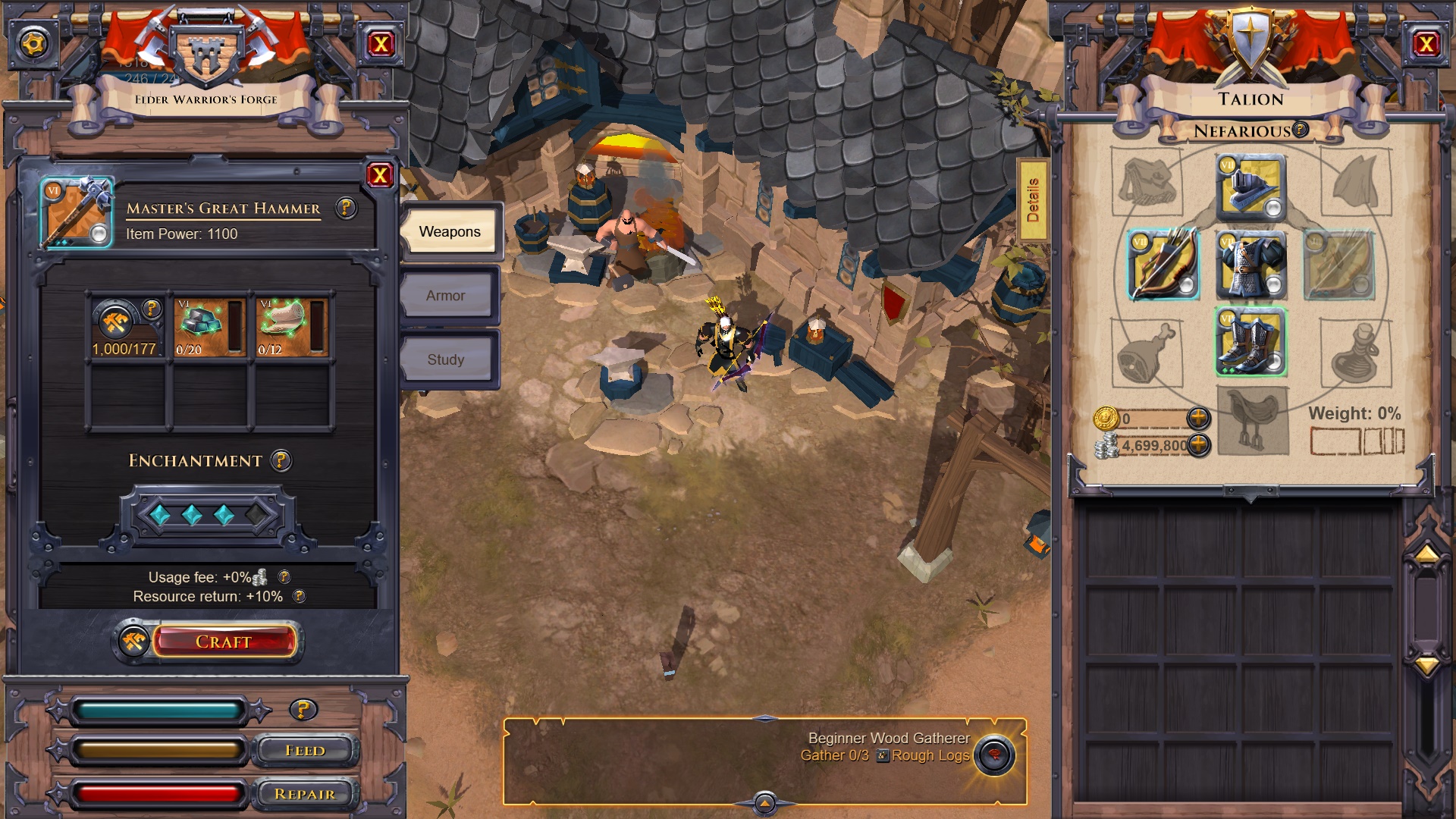Click the equipped chest armor slot
The image size is (1456, 819).
1250,265
